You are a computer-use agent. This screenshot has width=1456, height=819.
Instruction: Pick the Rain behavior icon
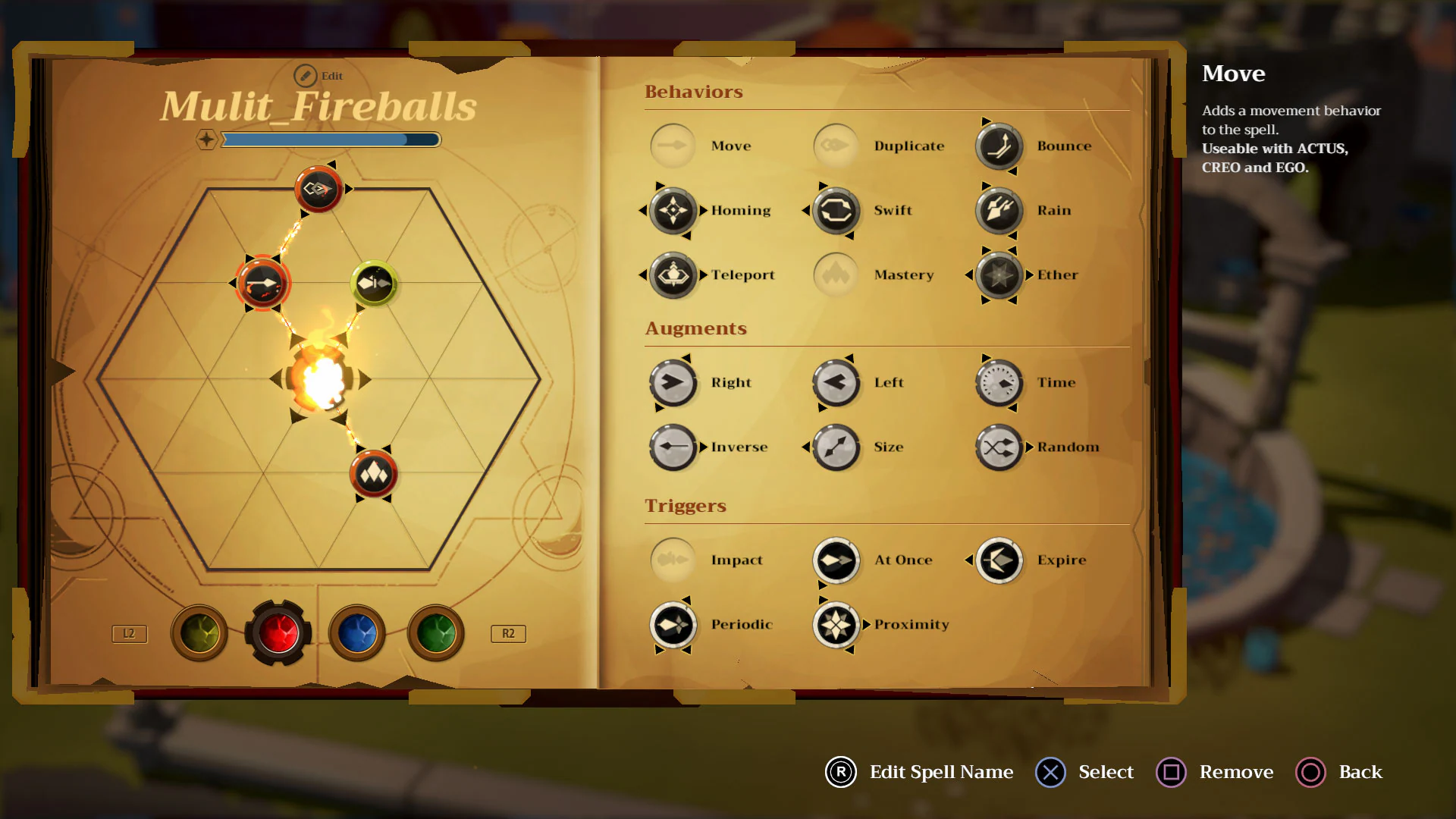pos(998,210)
